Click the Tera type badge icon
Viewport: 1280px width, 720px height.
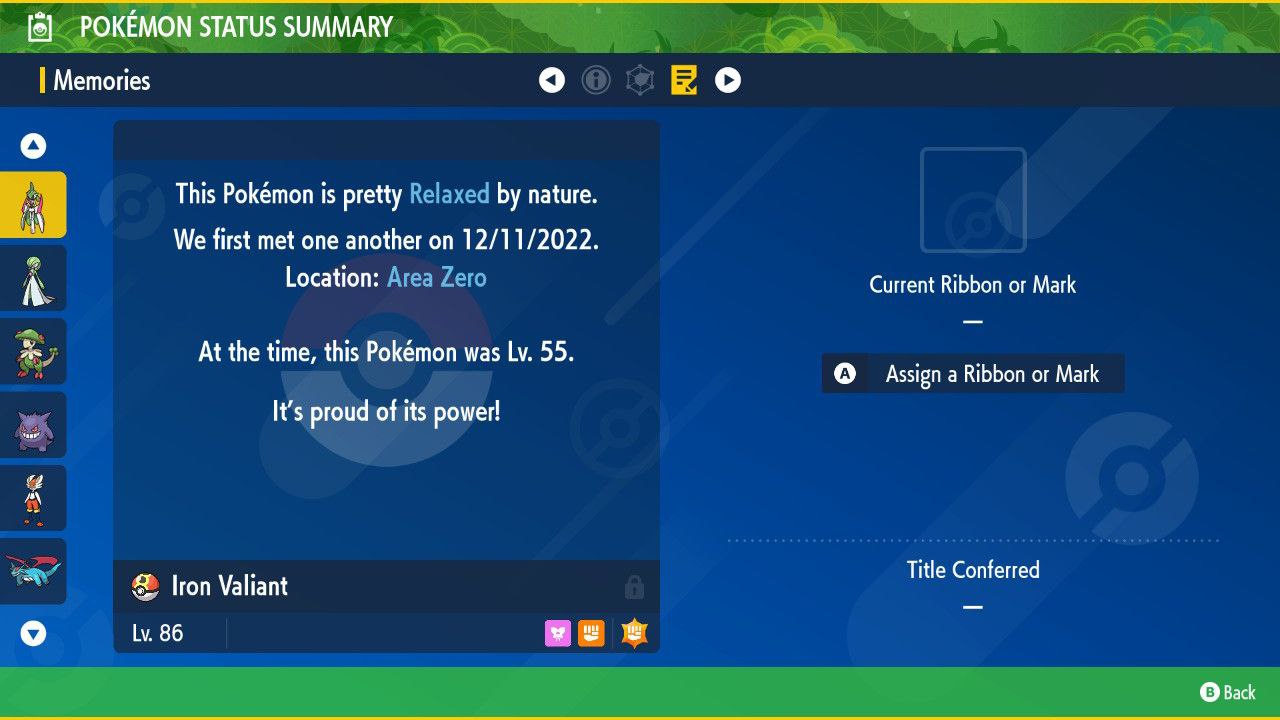point(634,633)
